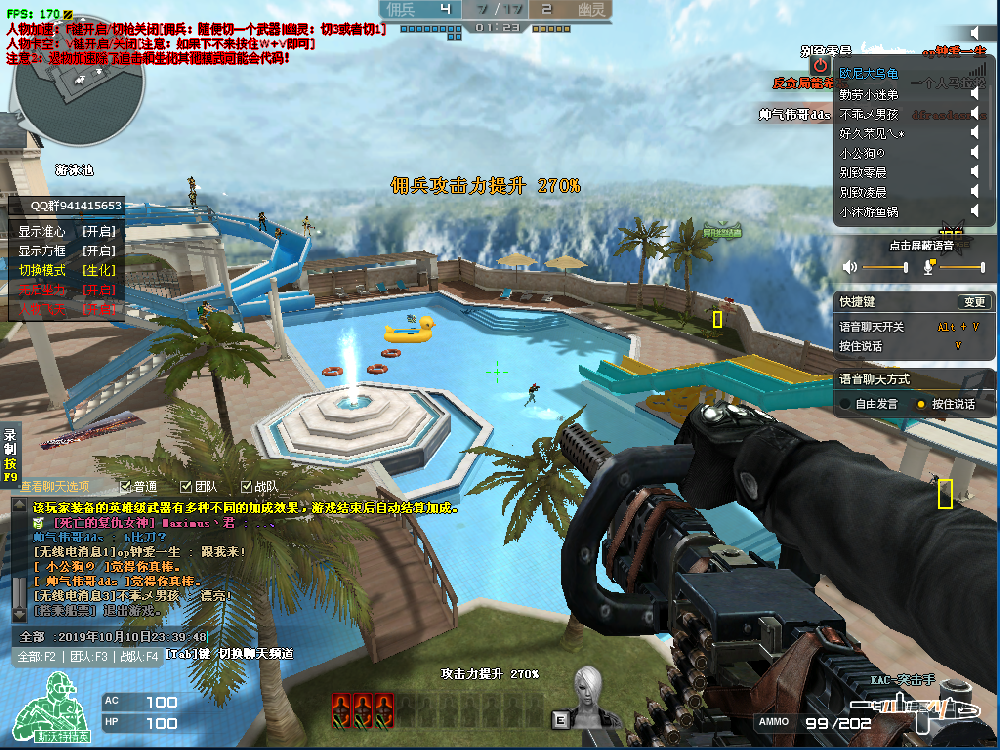
Task: Switch the 切换模式 mode setting
Action: [x=67, y=270]
